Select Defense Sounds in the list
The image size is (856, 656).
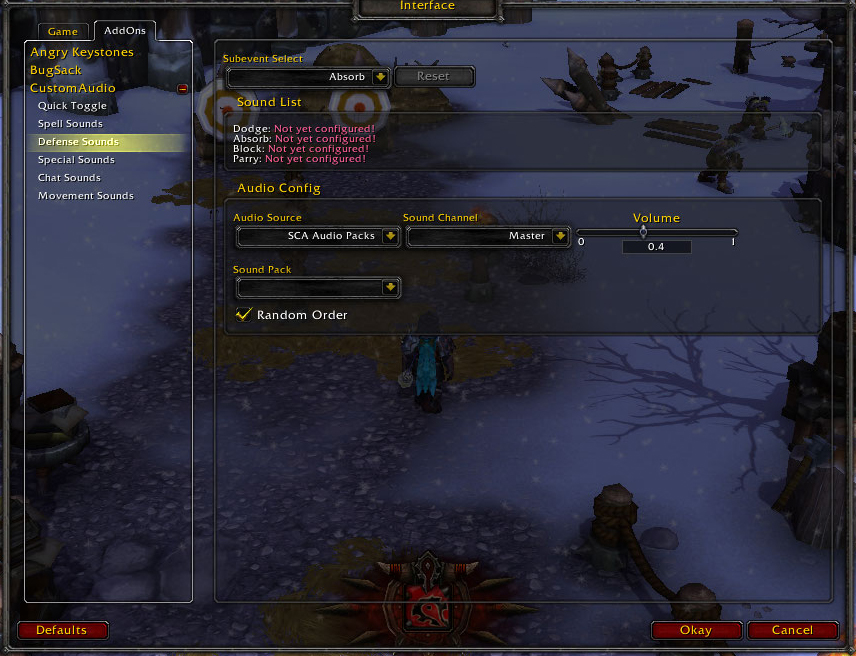tap(78, 142)
